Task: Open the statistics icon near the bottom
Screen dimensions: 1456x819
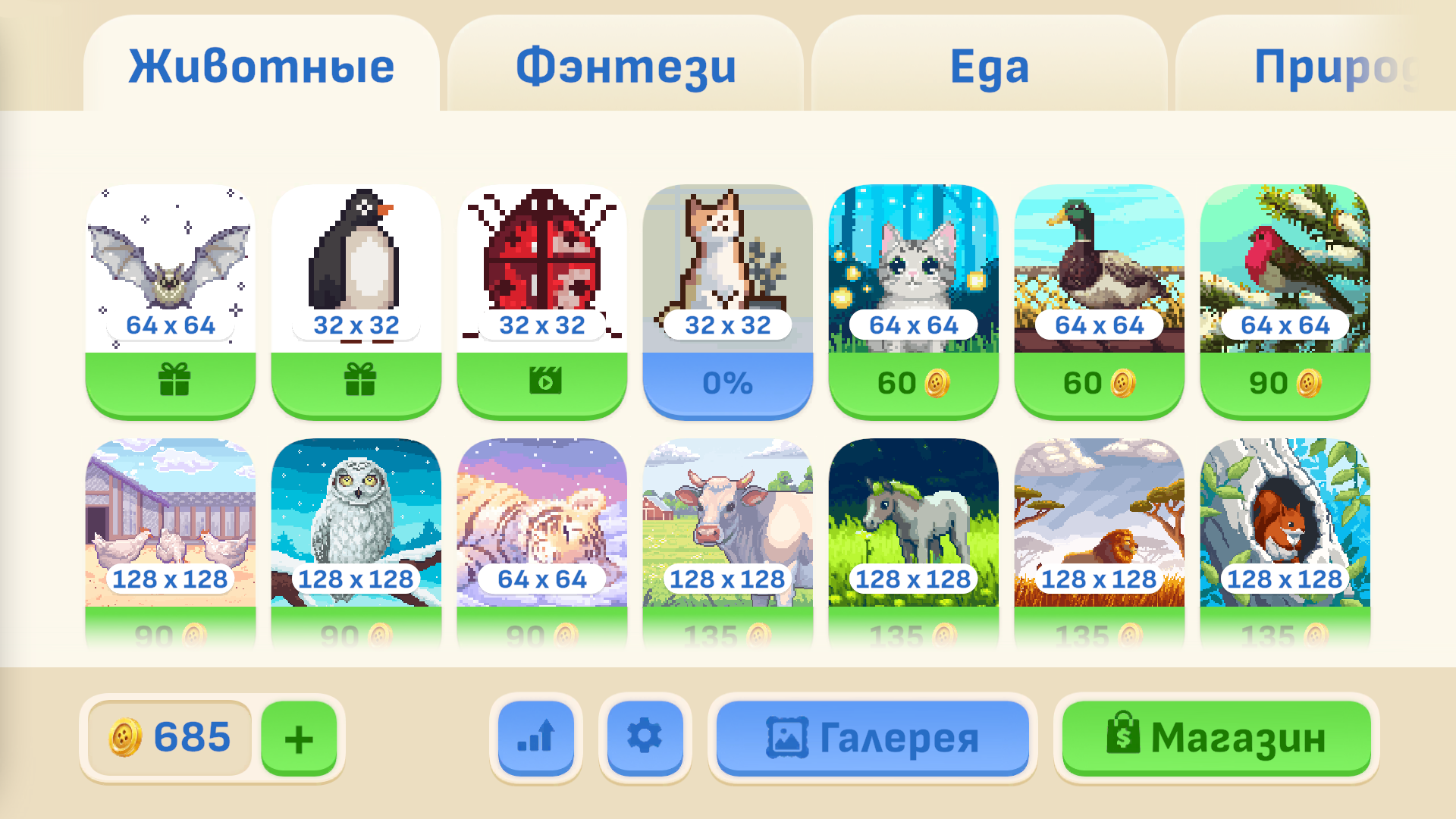Action: click(536, 736)
